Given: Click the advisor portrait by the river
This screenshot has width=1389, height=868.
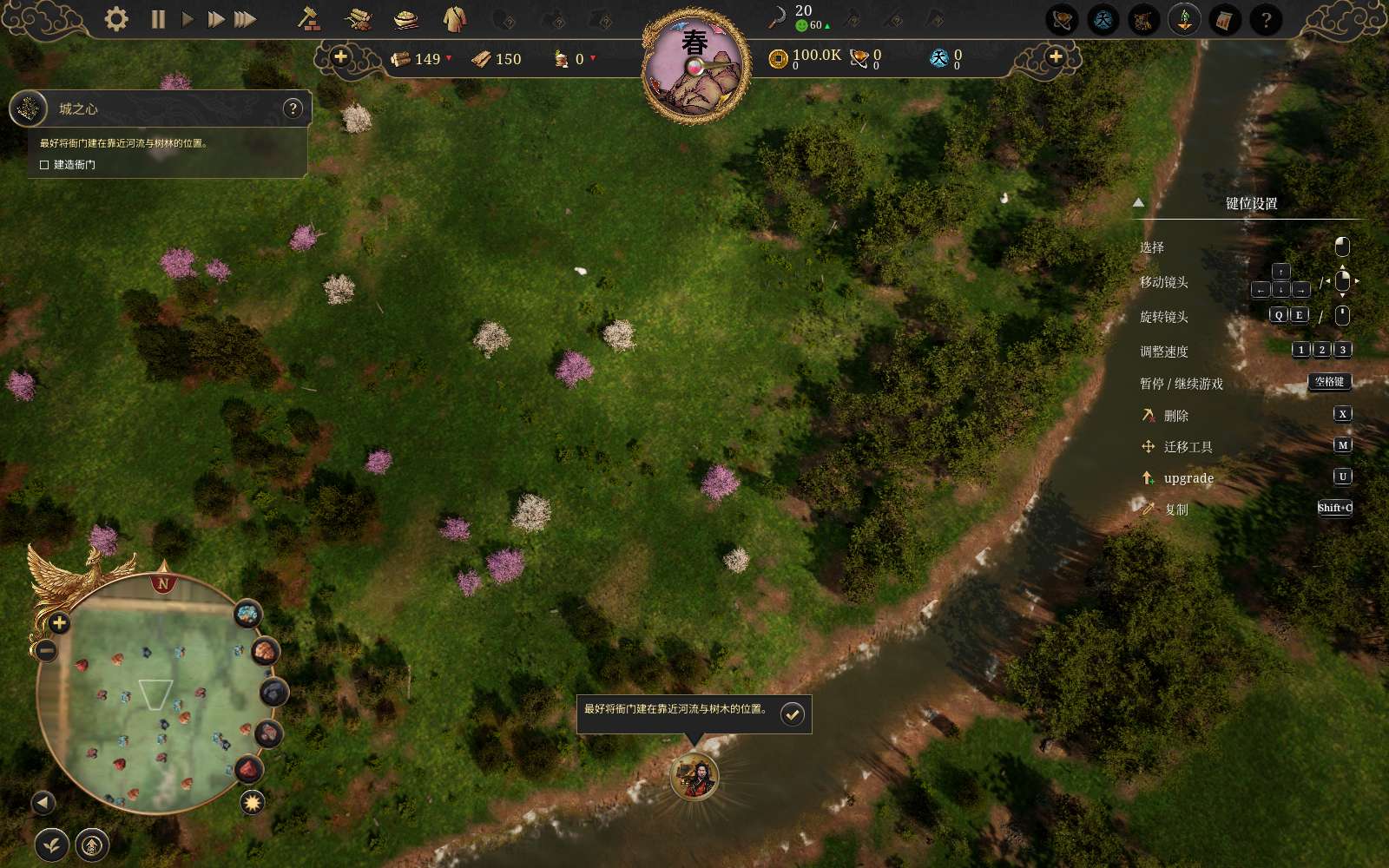Looking at the screenshot, I should (694, 776).
